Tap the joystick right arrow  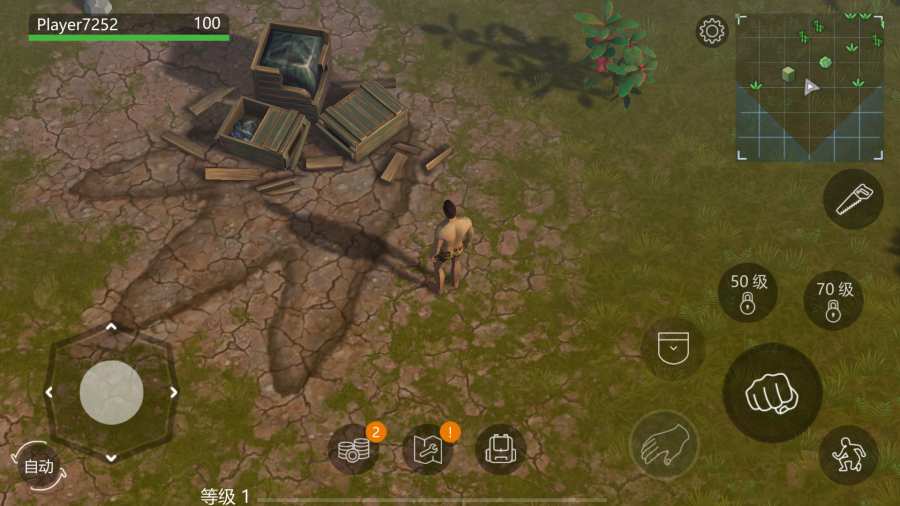[175, 393]
